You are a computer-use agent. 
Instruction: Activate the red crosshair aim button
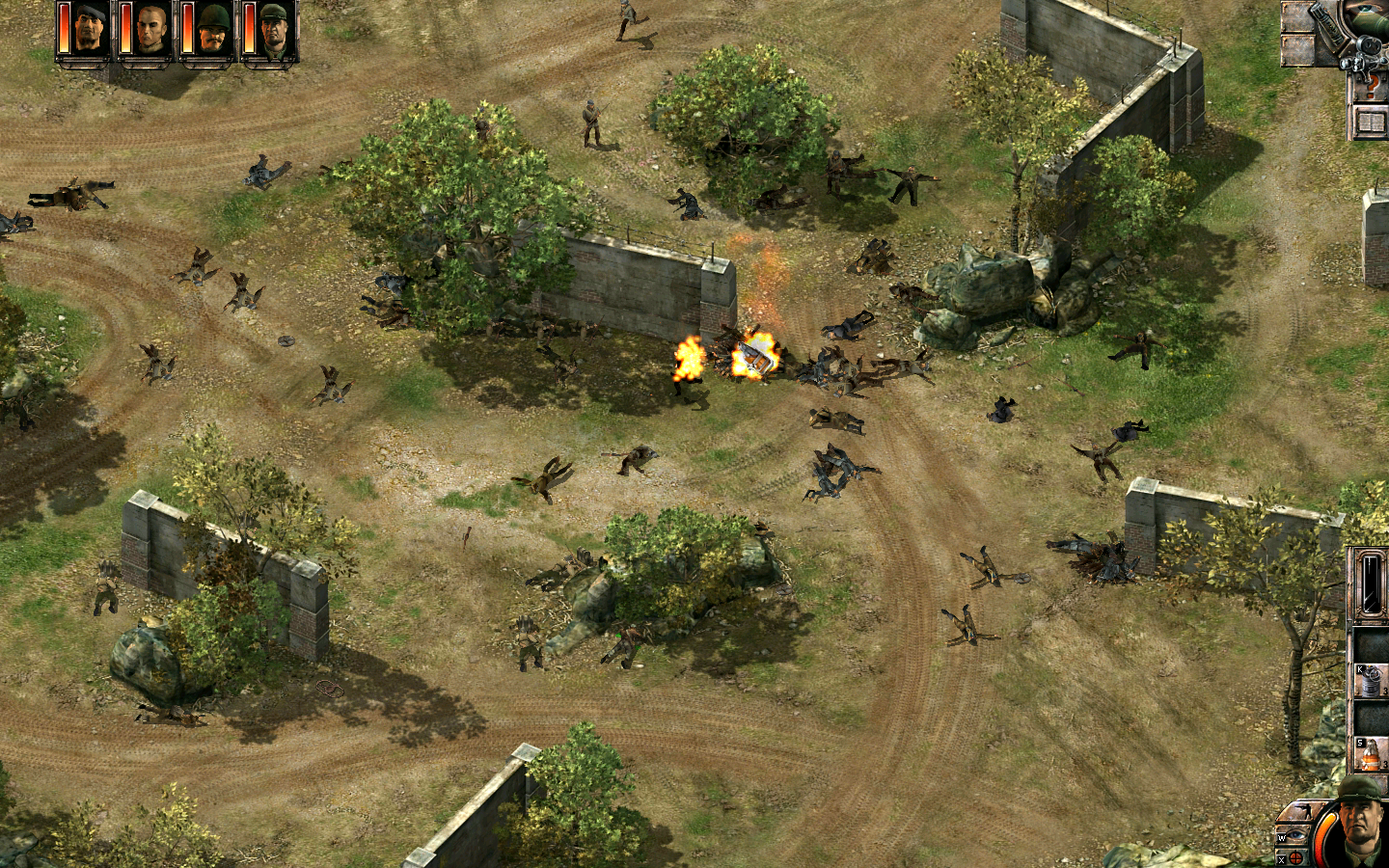point(1295,856)
